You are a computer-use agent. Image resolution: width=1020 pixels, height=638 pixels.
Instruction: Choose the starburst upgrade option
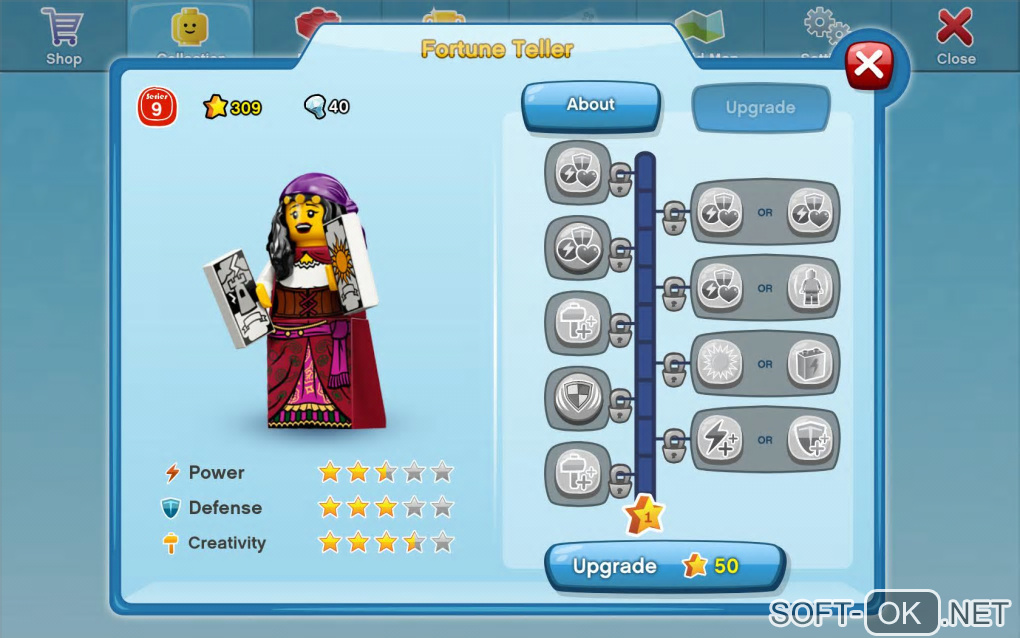tap(719, 364)
